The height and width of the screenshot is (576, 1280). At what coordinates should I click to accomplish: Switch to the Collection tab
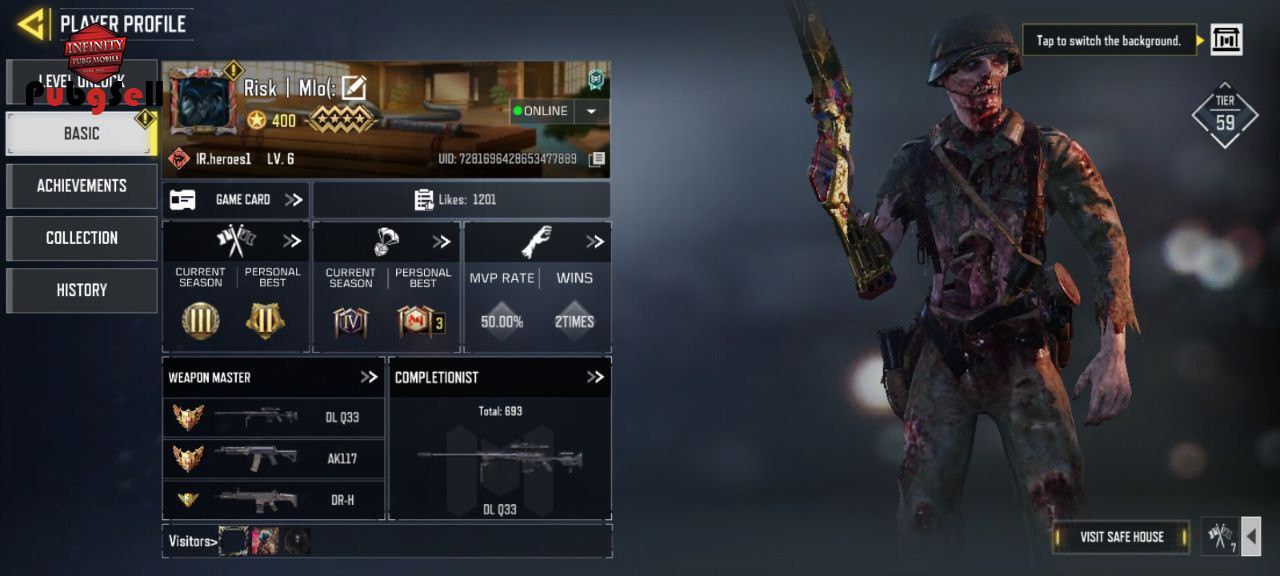coord(81,238)
